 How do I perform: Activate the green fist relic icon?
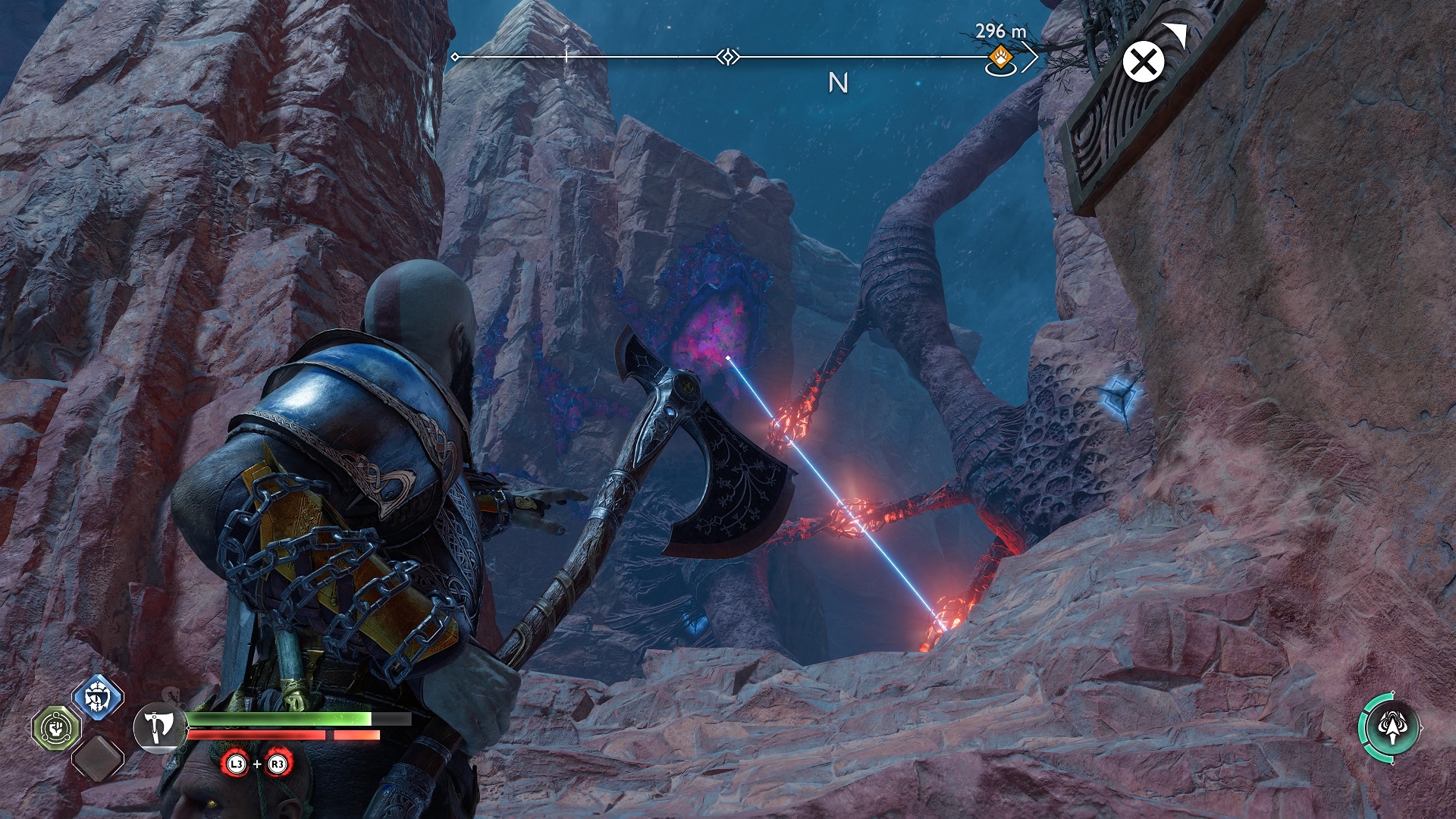coord(55,728)
